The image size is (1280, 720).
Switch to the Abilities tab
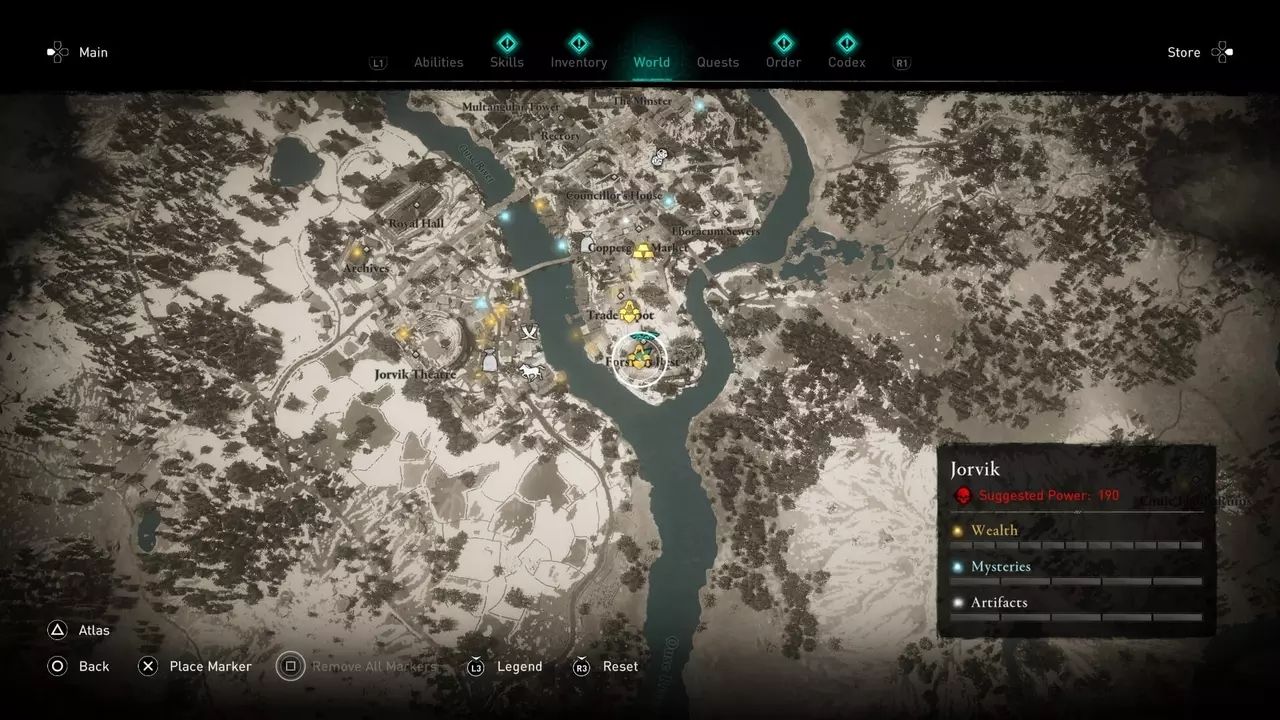click(438, 62)
